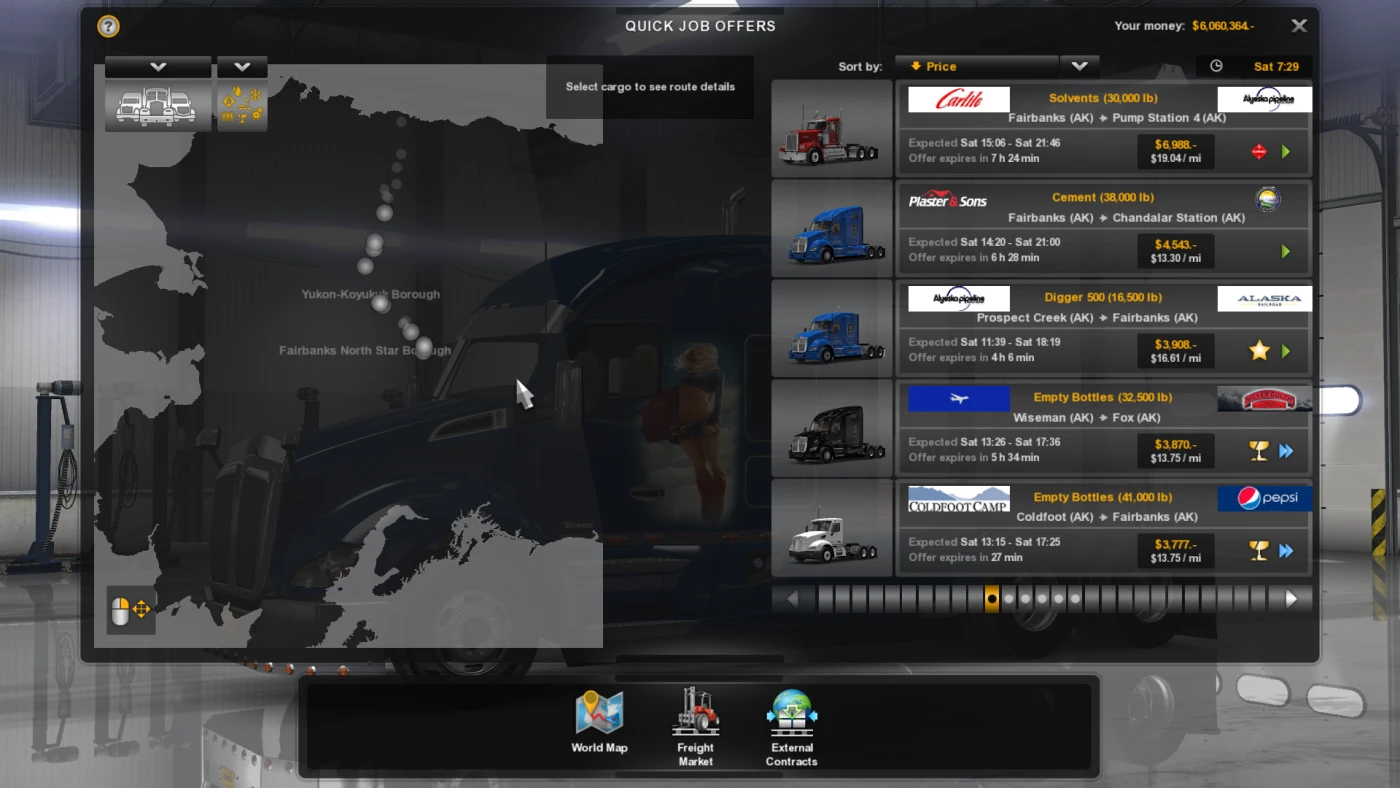Toggle the cargo type filter tile

pyautogui.click(x=242, y=105)
